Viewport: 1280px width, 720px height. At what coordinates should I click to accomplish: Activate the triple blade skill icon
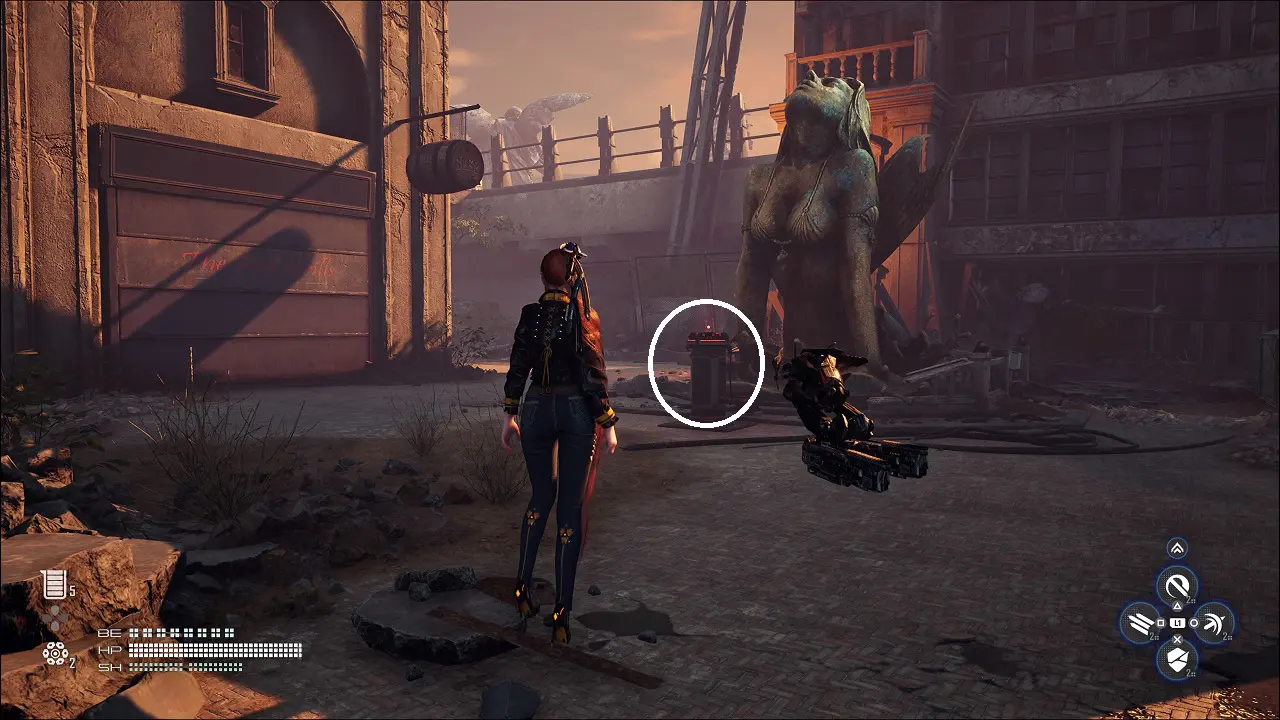1140,623
